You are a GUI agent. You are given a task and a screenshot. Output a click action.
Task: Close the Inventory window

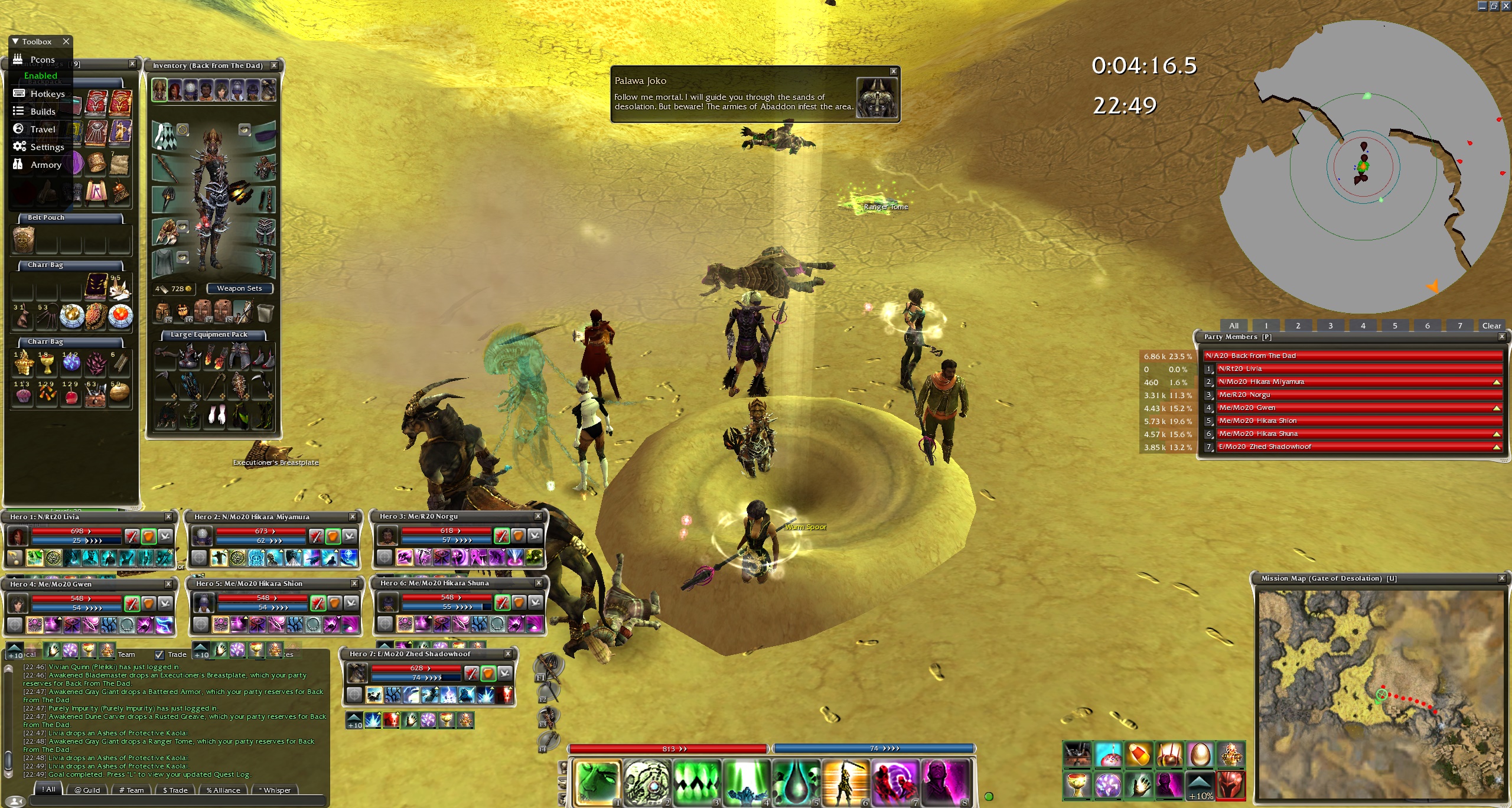(x=274, y=66)
